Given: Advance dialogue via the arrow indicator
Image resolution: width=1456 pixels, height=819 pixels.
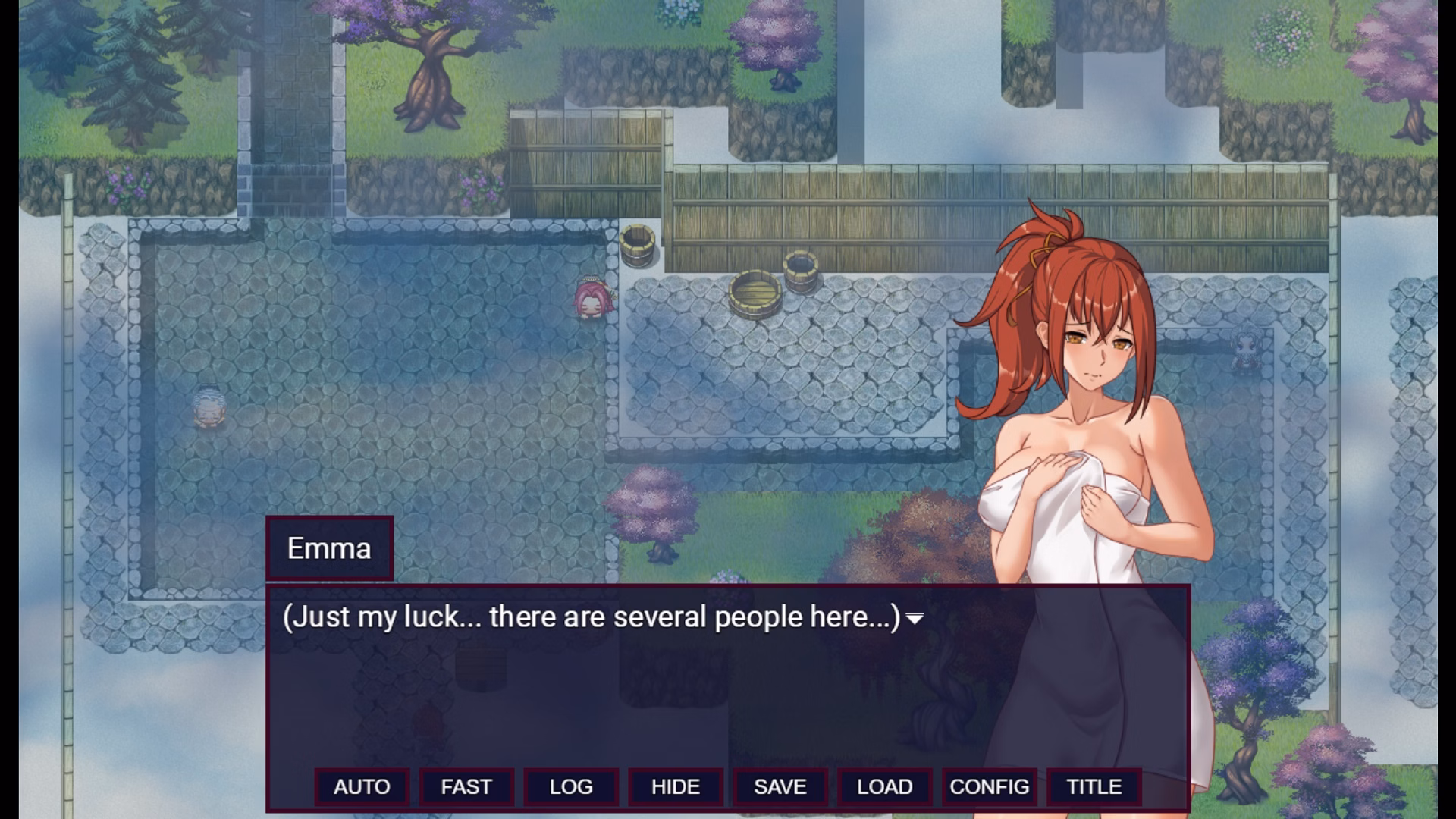Looking at the screenshot, I should (915, 619).
